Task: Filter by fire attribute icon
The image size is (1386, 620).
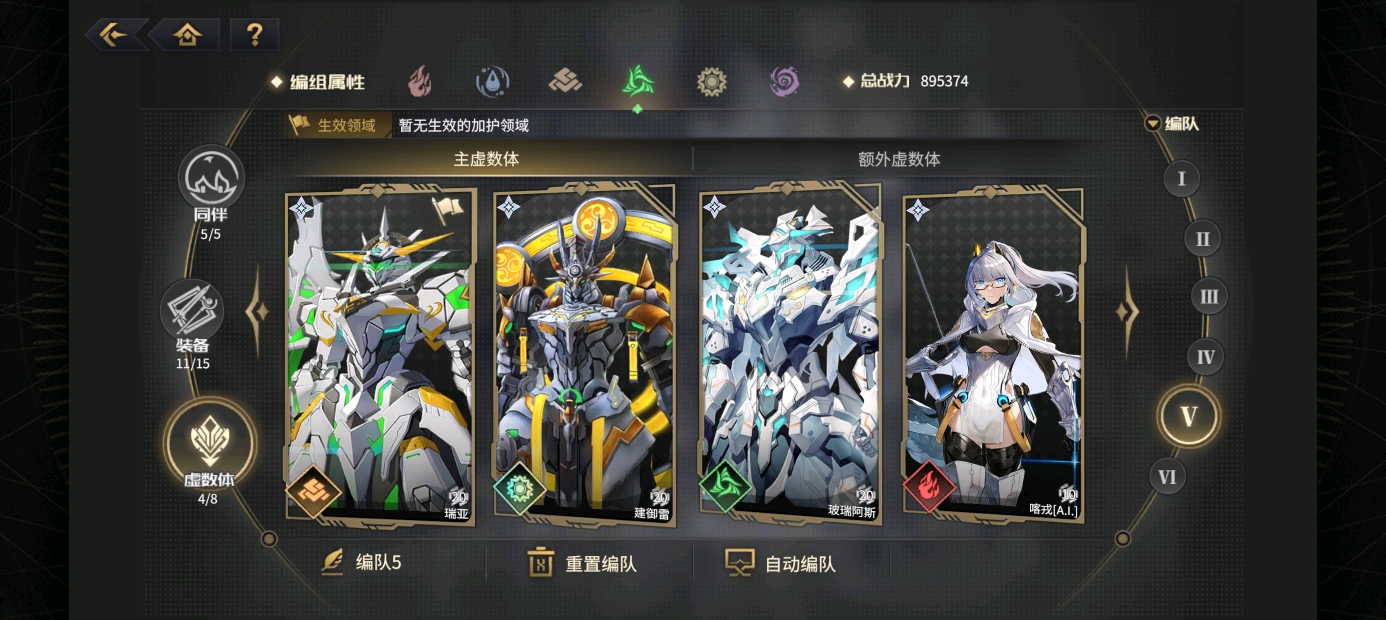Action: (419, 81)
